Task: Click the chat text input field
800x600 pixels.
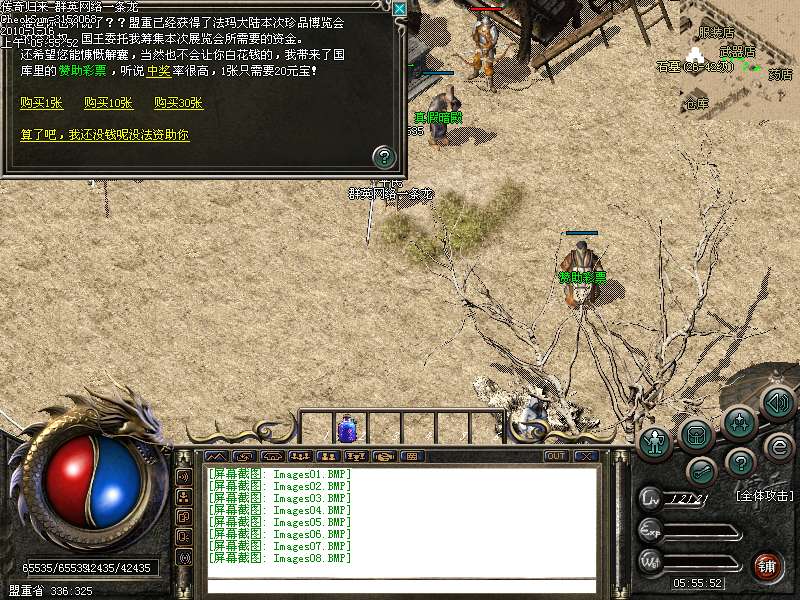Action: tap(400, 584)
